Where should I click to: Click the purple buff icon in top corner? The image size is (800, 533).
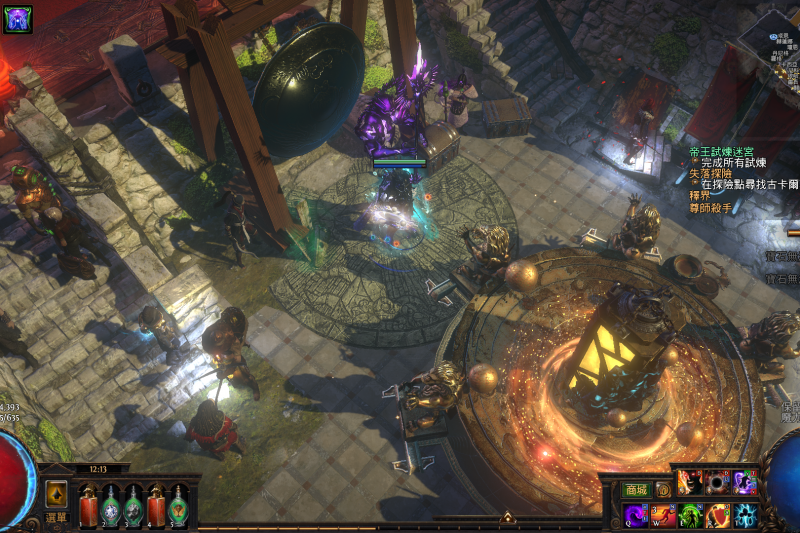(17, 19)
